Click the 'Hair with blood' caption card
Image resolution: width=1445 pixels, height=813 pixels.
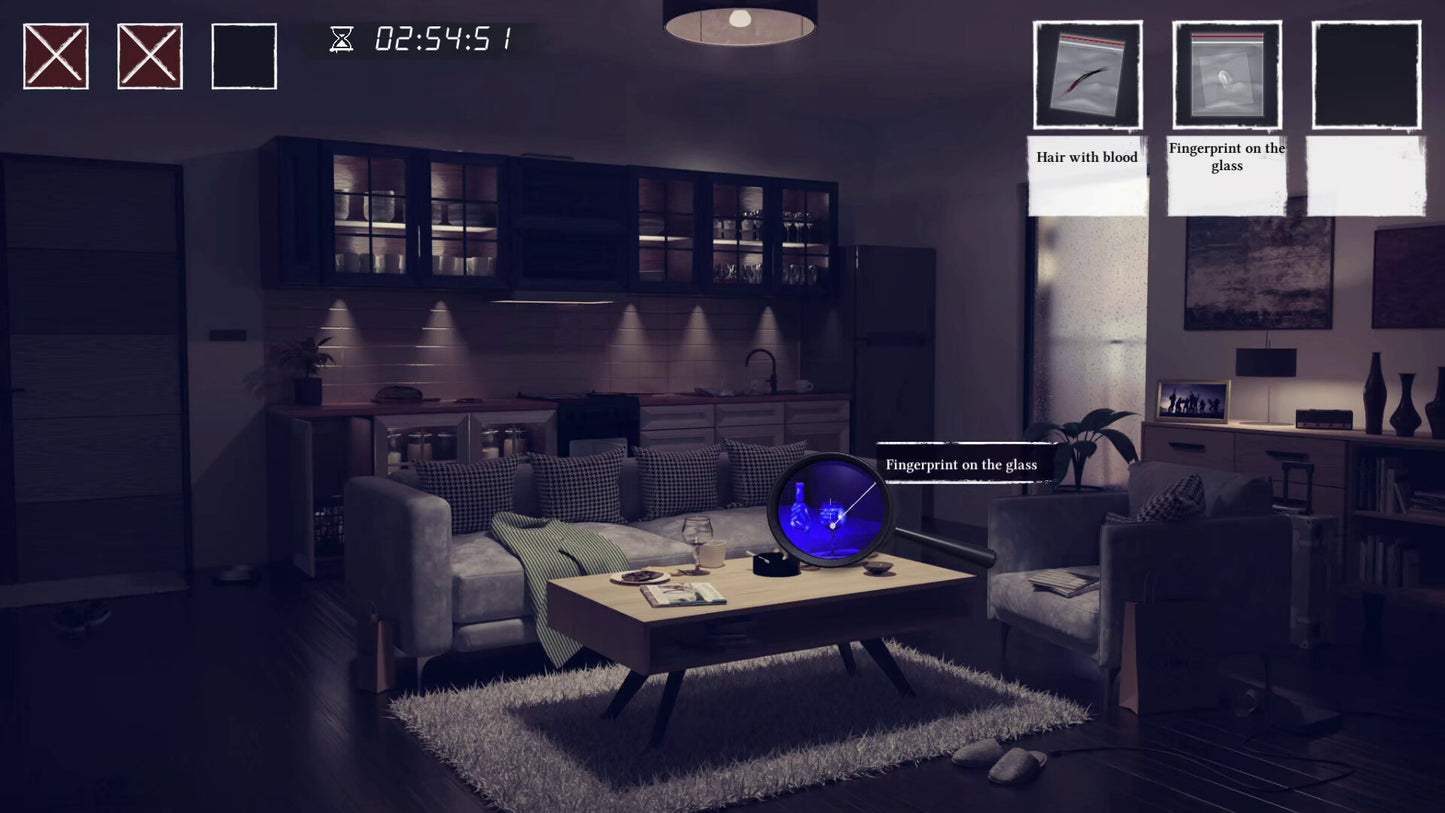click(x=1087, y=158)
